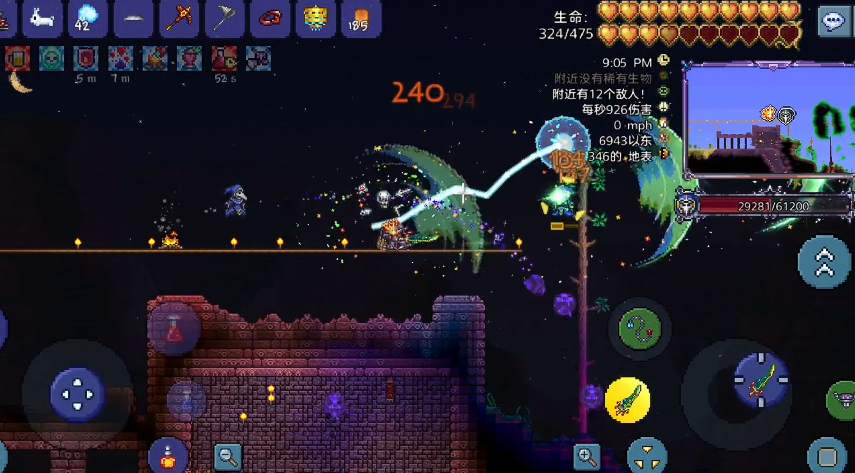Pick the red ring item slot

pos(270,18)
